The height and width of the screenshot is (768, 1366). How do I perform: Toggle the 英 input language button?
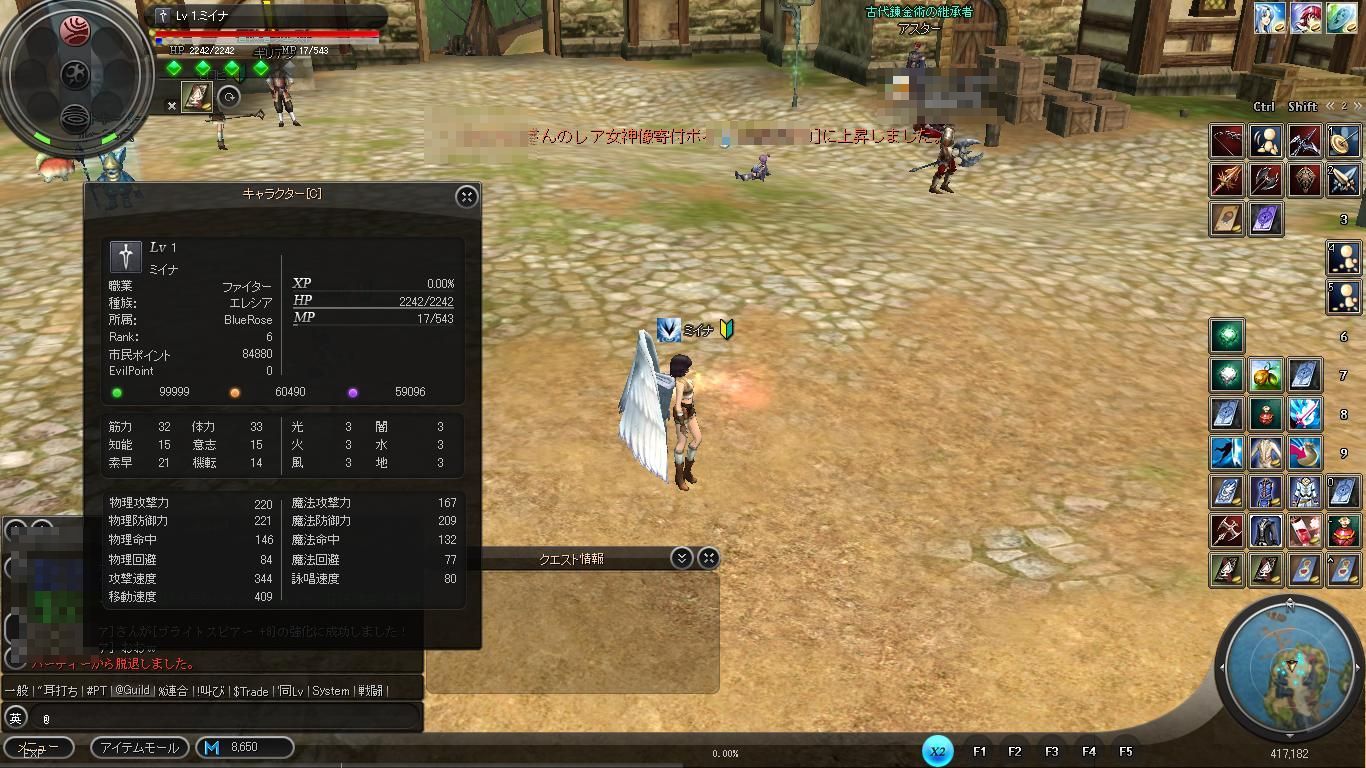click(x=16, y=717)
